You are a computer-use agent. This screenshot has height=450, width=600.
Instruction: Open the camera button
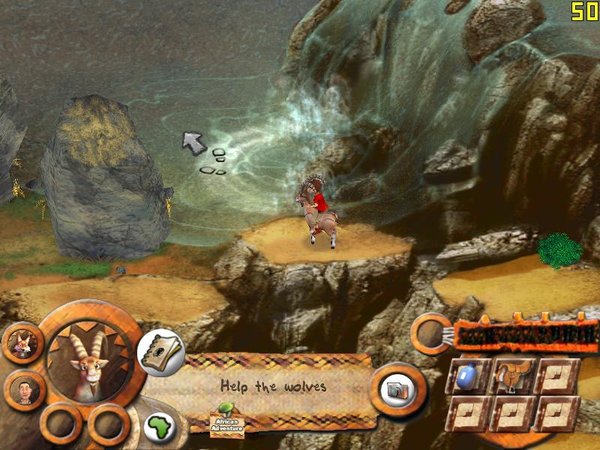click(x=398, y=389)
